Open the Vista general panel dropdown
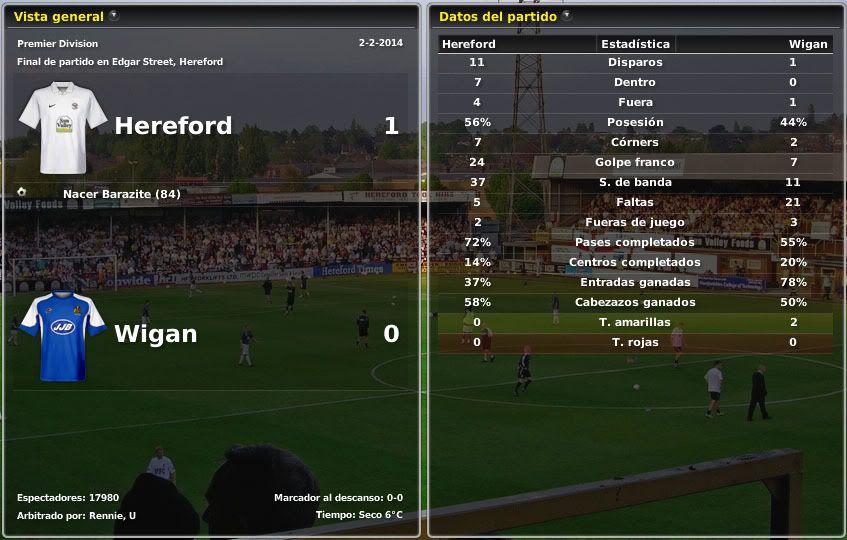 pyautogui.click(x=114, y=16)
